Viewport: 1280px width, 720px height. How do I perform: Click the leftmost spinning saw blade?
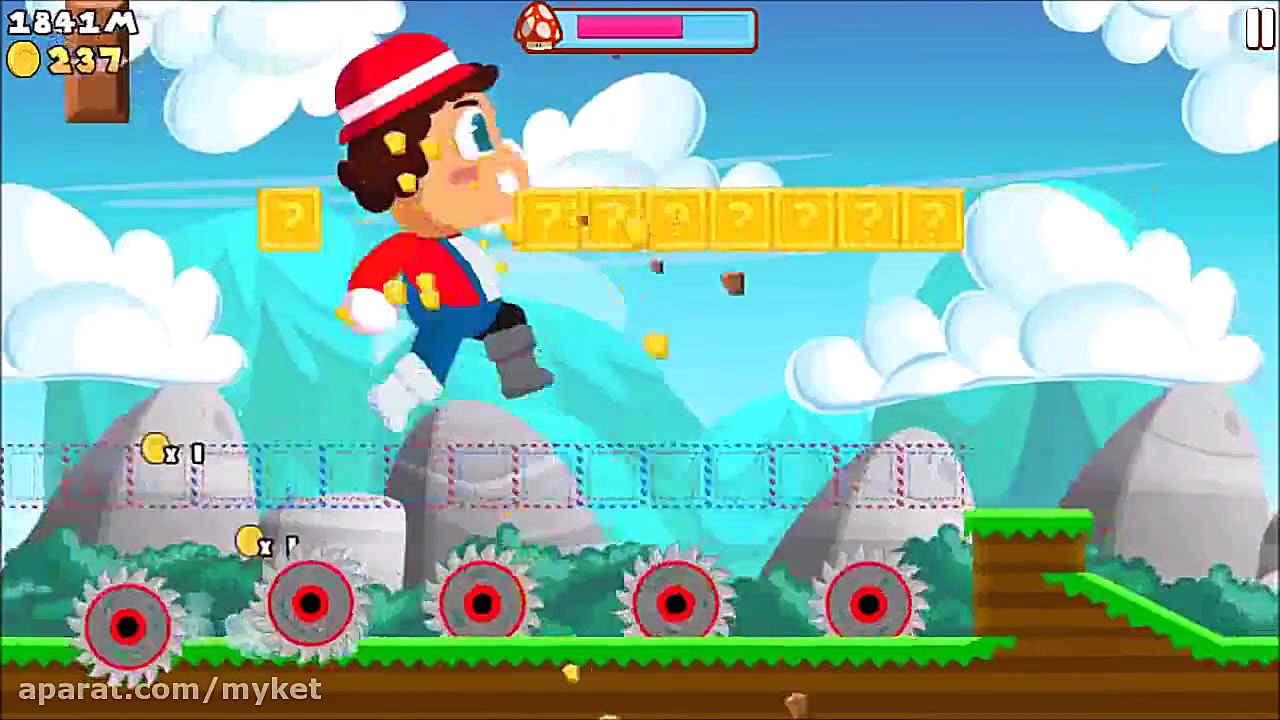(125, 620)
